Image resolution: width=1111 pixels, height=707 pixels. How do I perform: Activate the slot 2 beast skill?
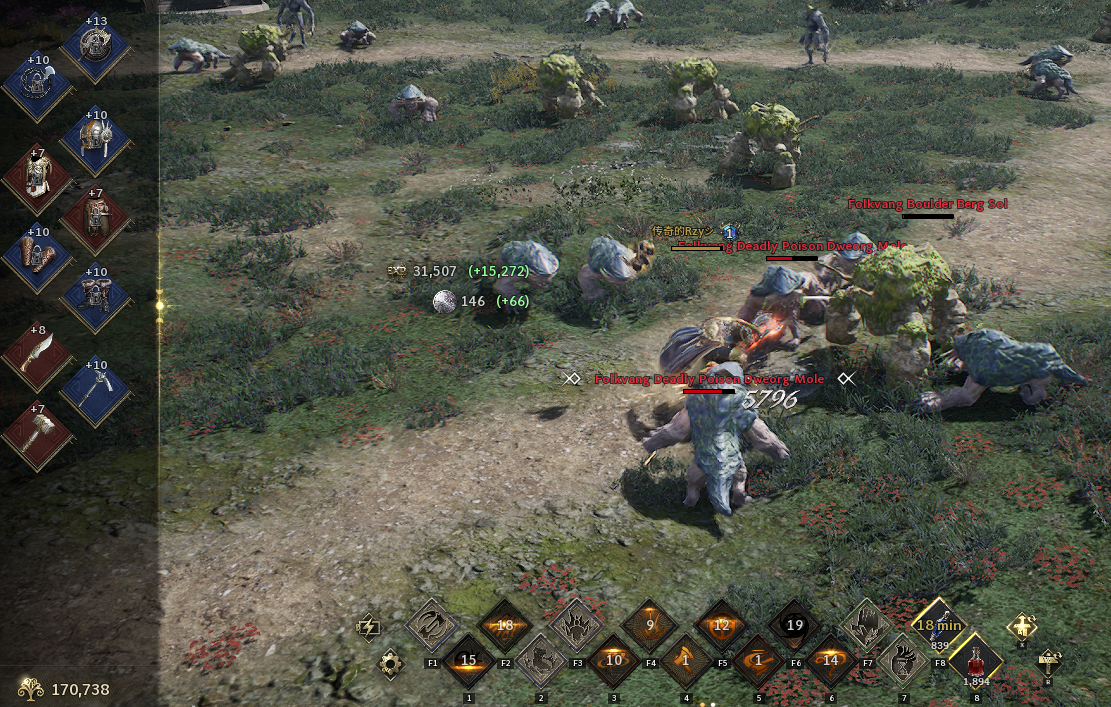point(541,661)
